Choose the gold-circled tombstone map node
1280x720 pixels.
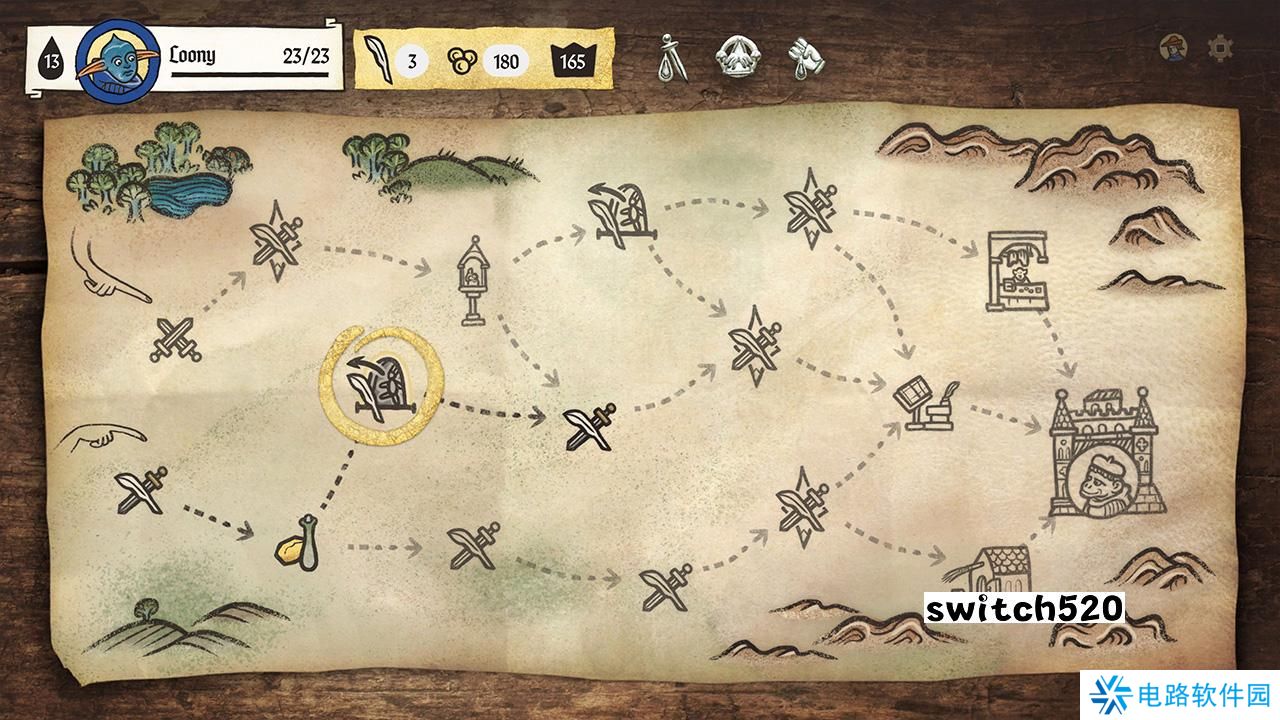380,383
